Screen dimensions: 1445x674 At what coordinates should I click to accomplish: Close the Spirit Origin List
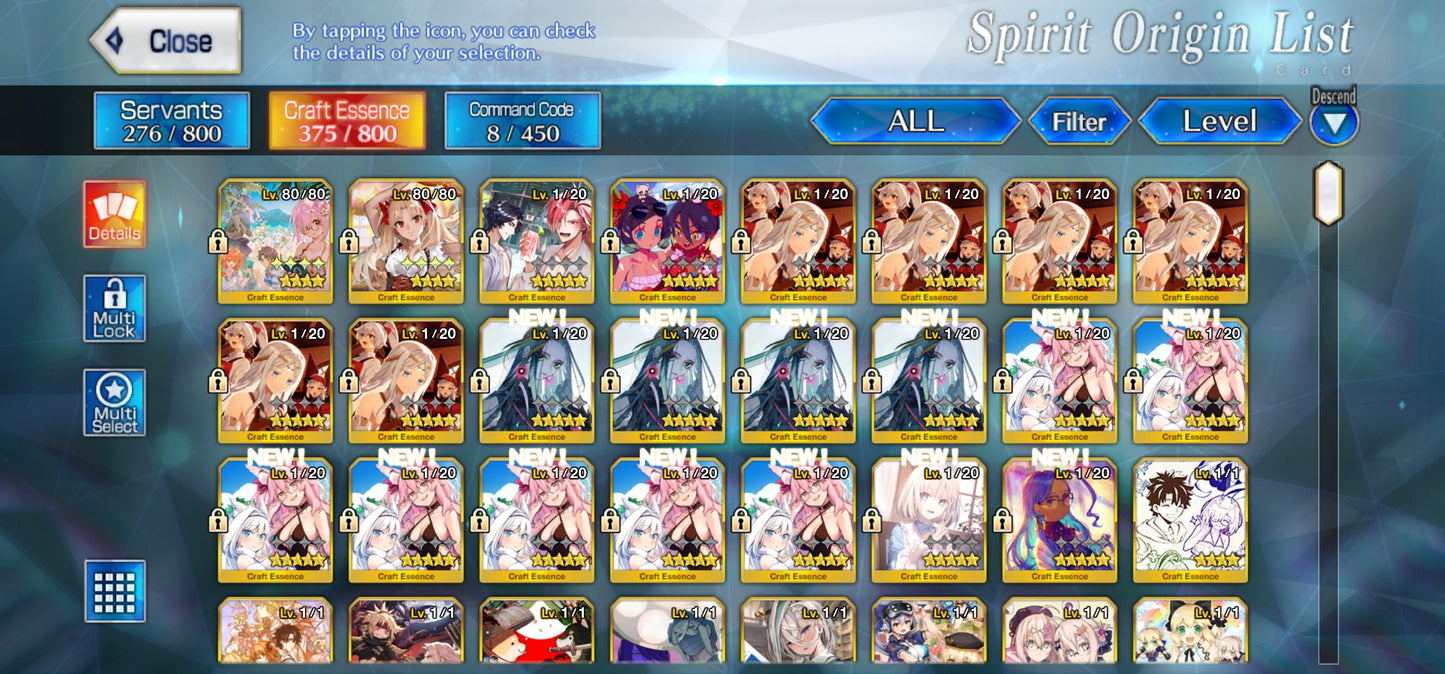(166, 41)
